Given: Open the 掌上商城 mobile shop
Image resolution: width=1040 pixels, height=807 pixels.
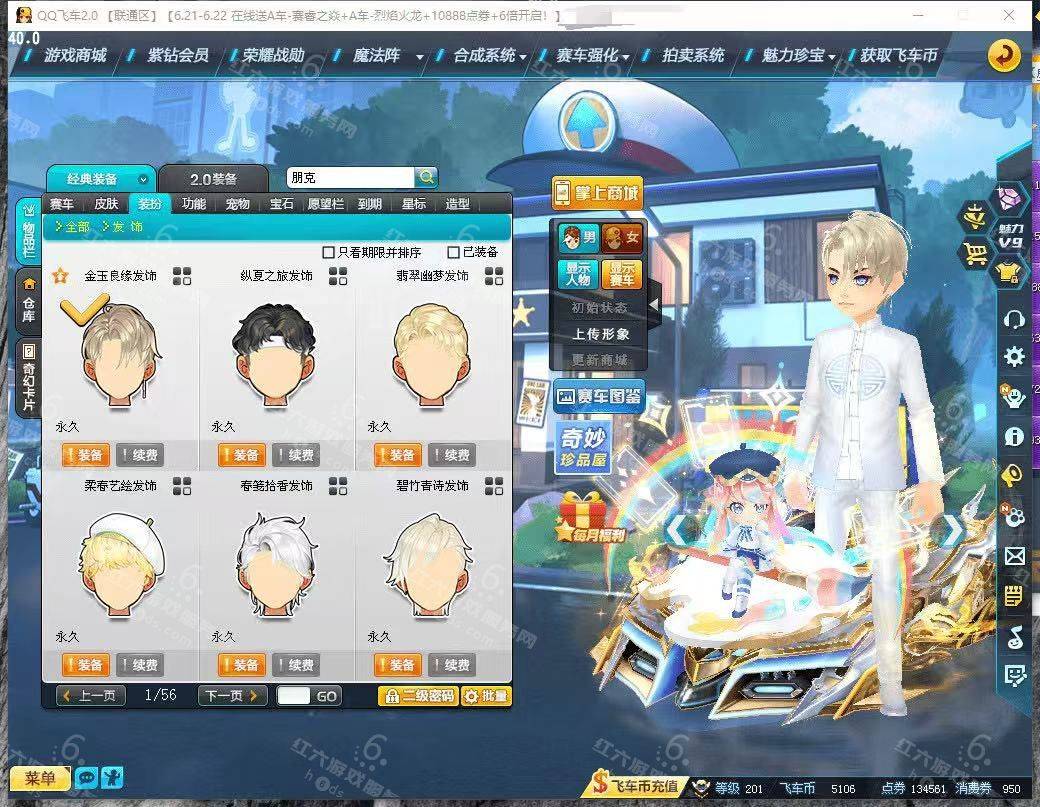Looking at the screenshot, I should point(596,192).
